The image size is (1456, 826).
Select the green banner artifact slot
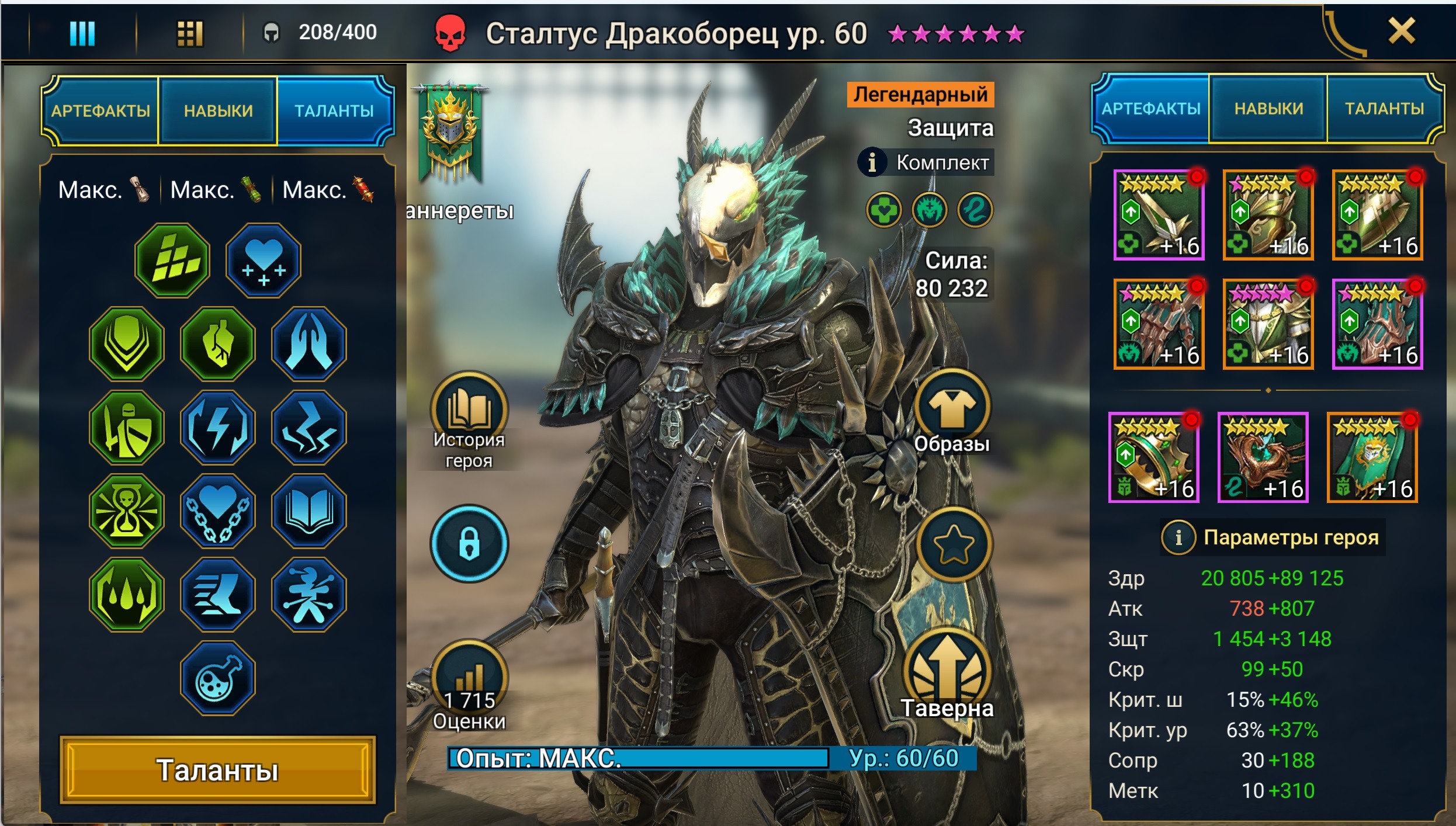[1372, 457]
